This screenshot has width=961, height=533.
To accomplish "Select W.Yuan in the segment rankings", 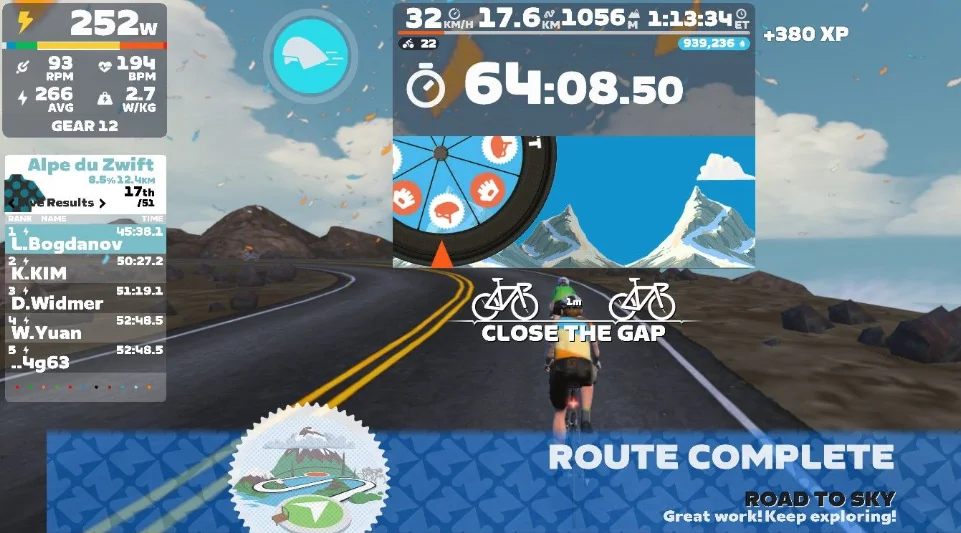I will pos(85,327).
